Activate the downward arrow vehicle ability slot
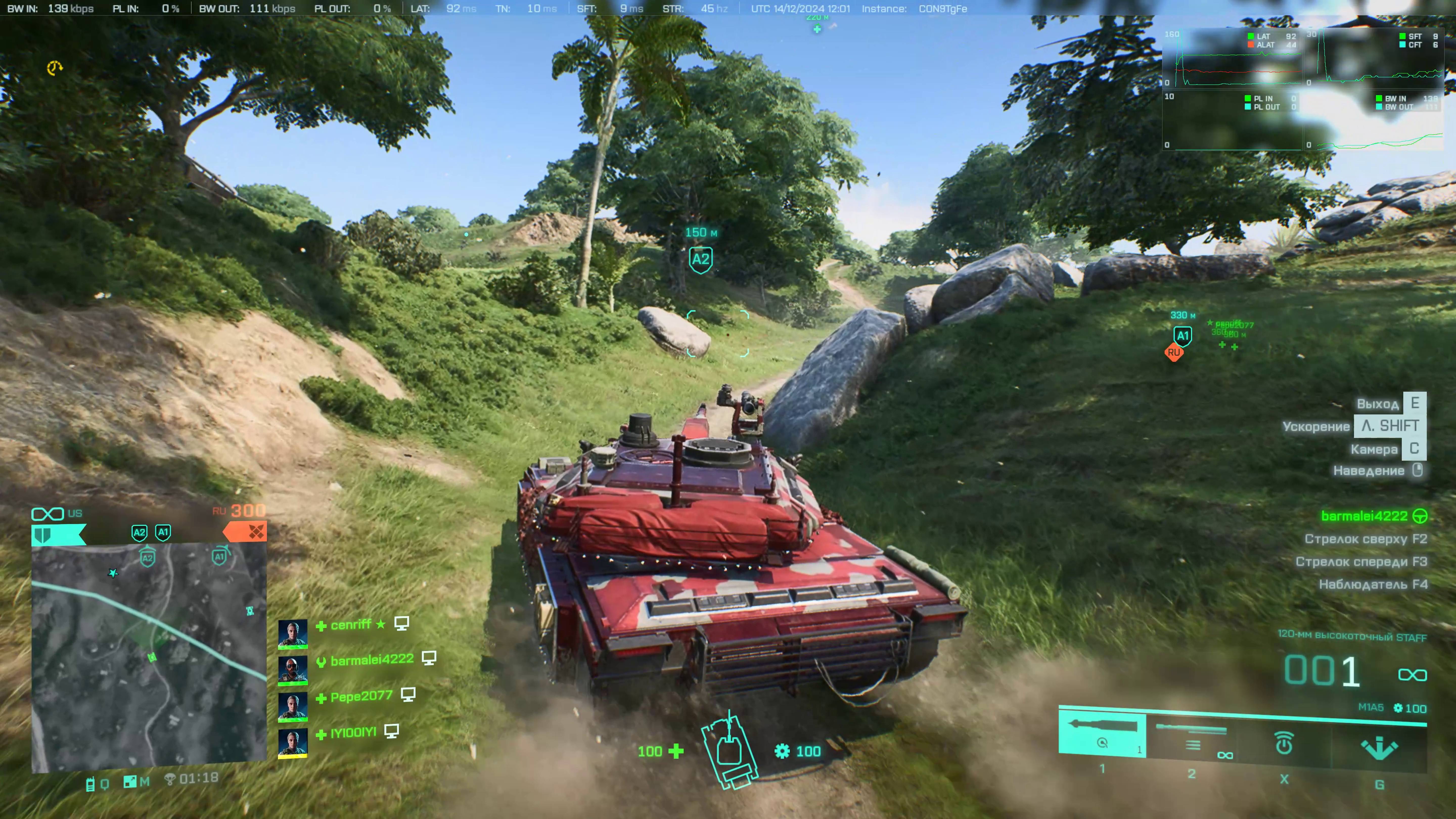Viewport: 1456px width, 819px height. [1379, 747]
